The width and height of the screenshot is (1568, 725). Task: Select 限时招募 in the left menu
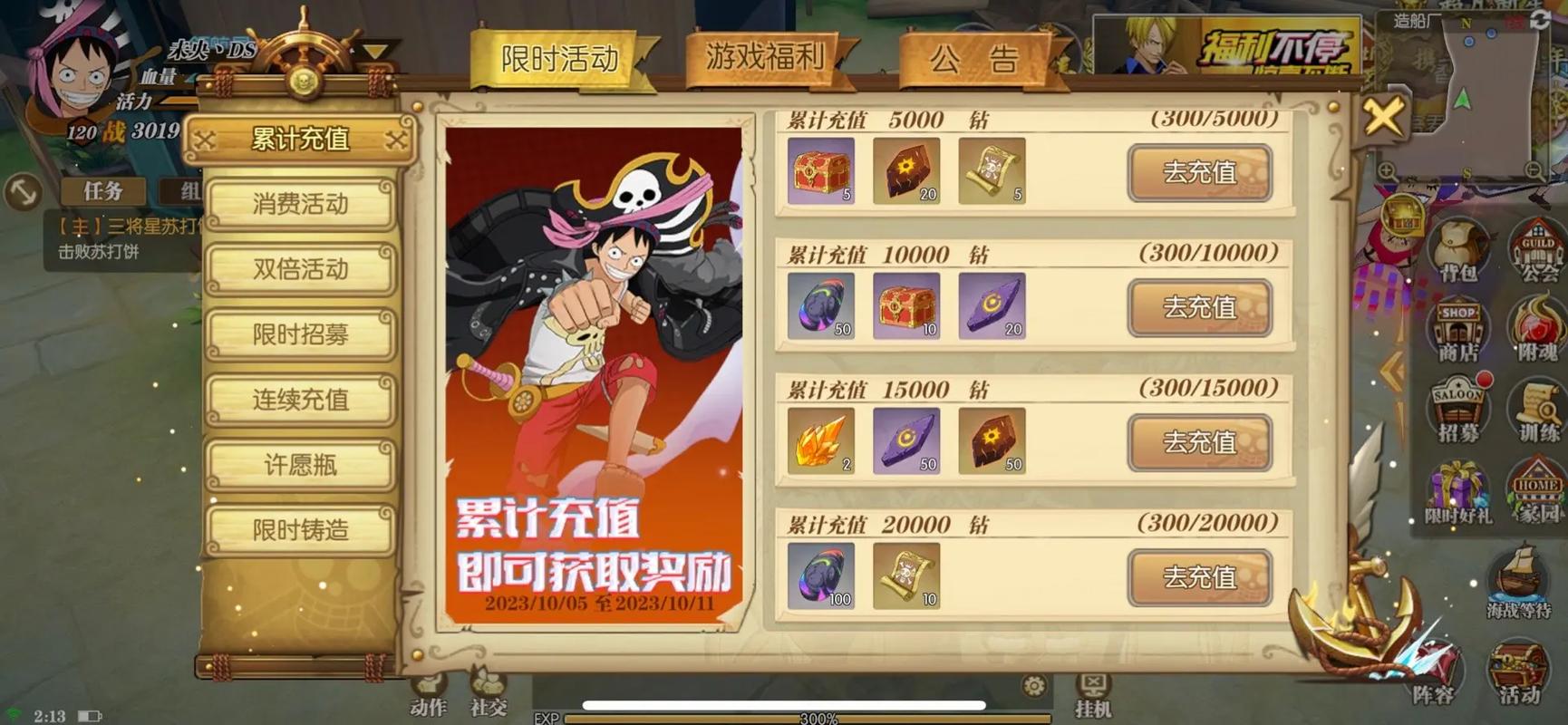point(300,335)
